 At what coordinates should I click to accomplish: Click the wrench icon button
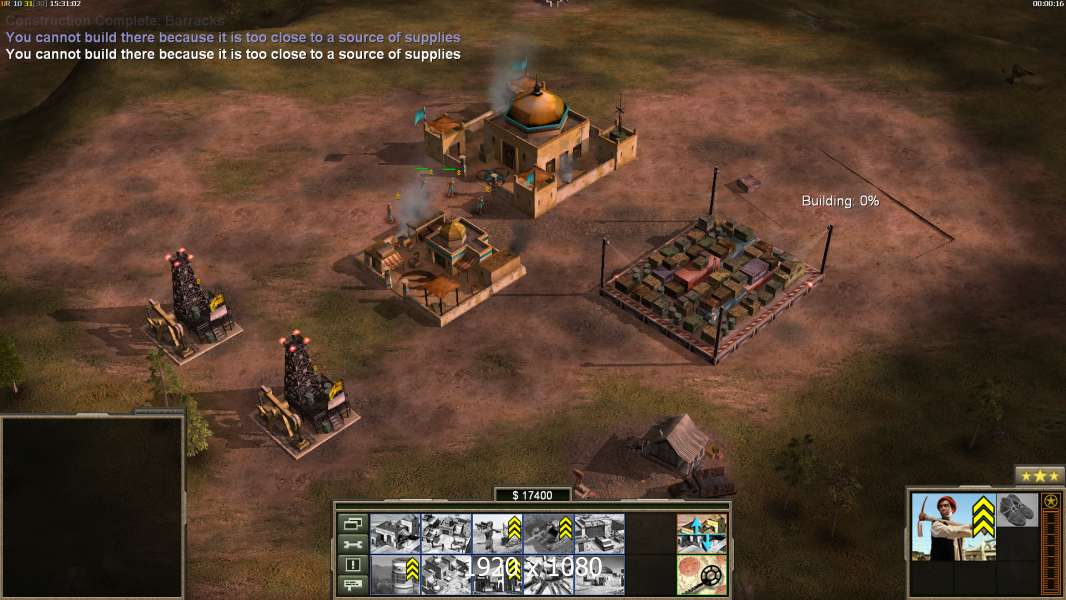point(353,544)
